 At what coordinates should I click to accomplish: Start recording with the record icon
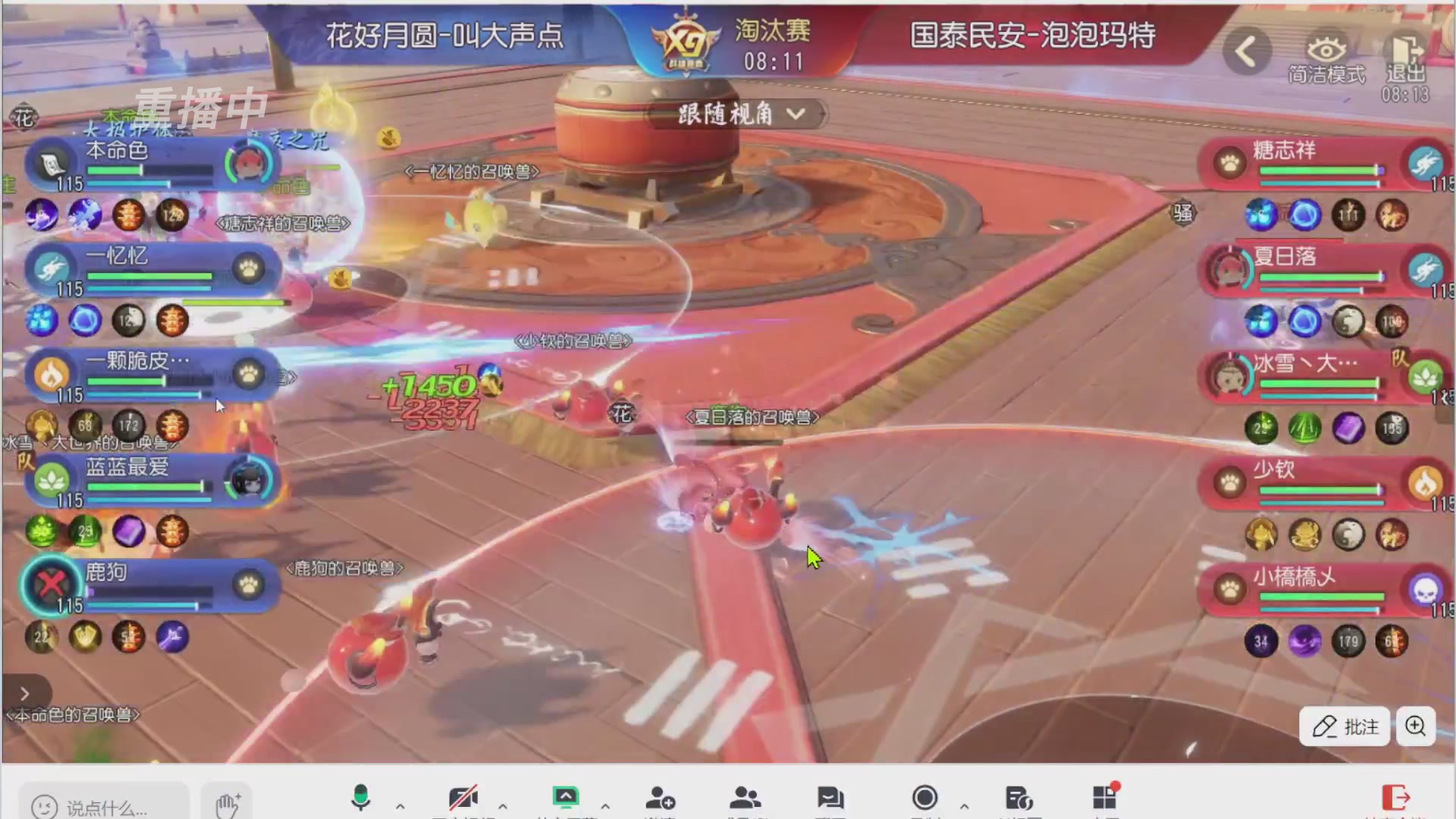click(x=927, y=798)
